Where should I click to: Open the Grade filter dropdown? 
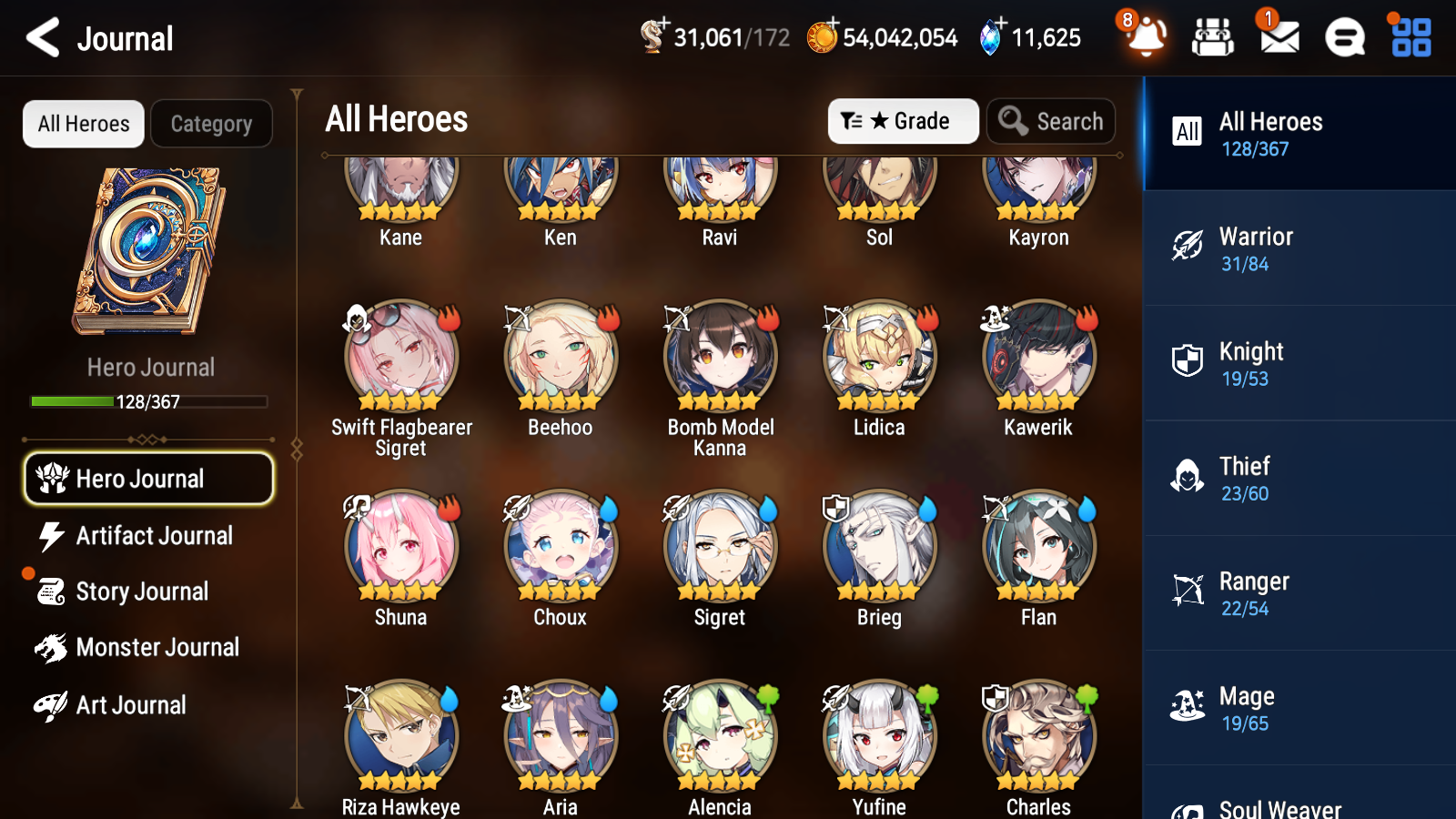(x=903, y=120)
